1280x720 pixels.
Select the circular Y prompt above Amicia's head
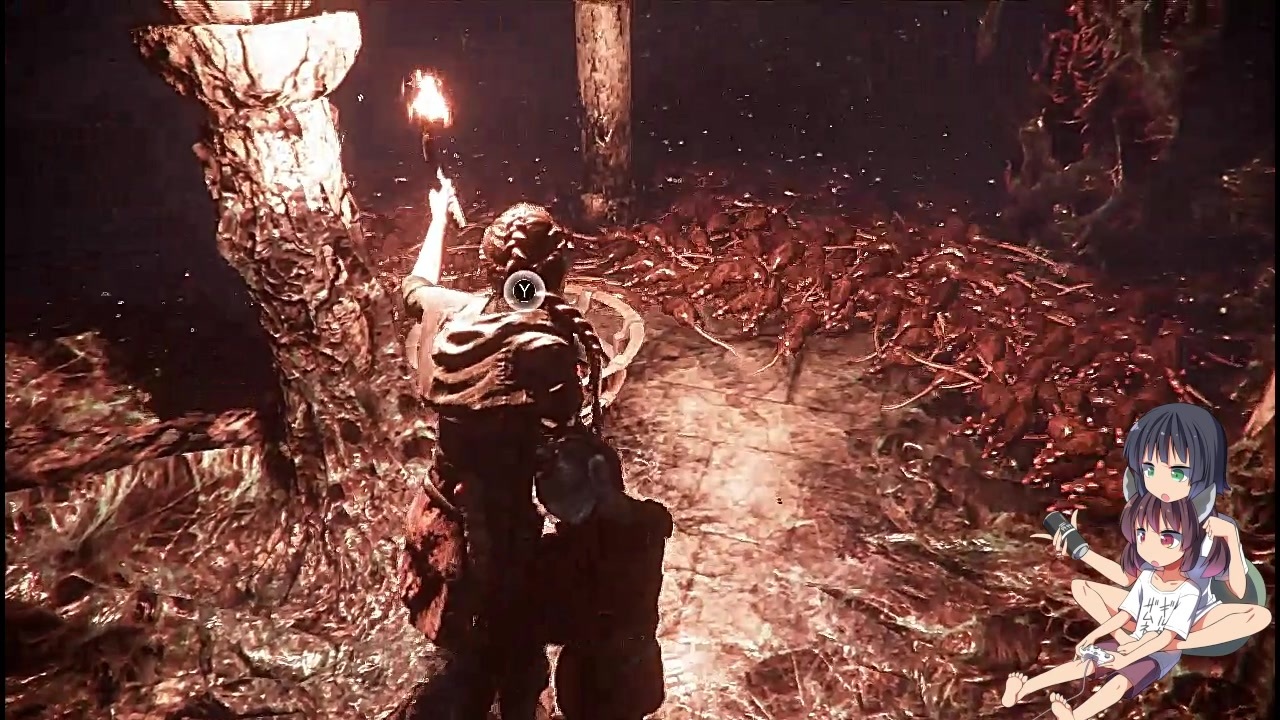pyautogui.click(x=525, y=289)
